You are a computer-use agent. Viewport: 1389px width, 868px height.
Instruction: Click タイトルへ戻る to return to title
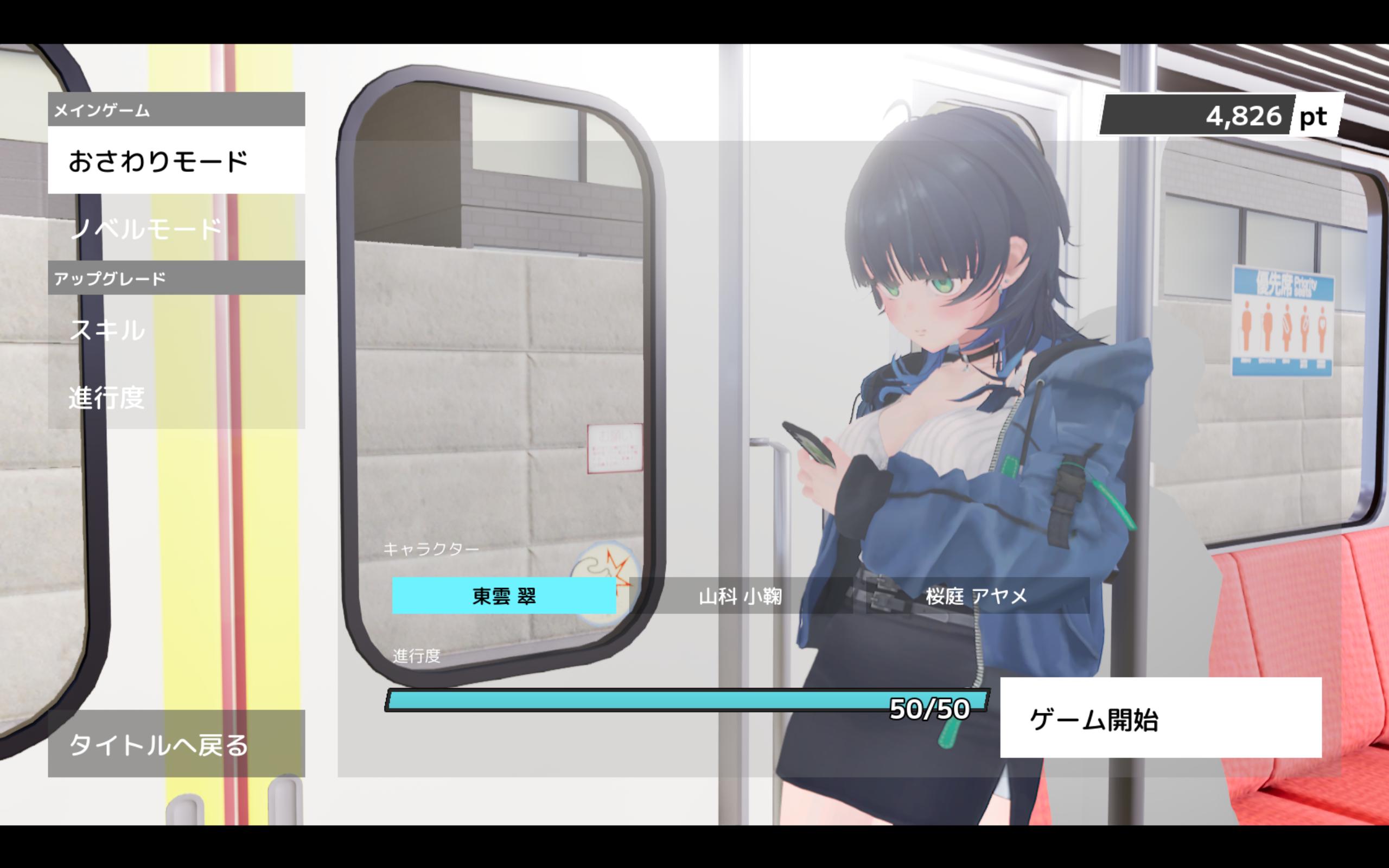pos(176,744)
